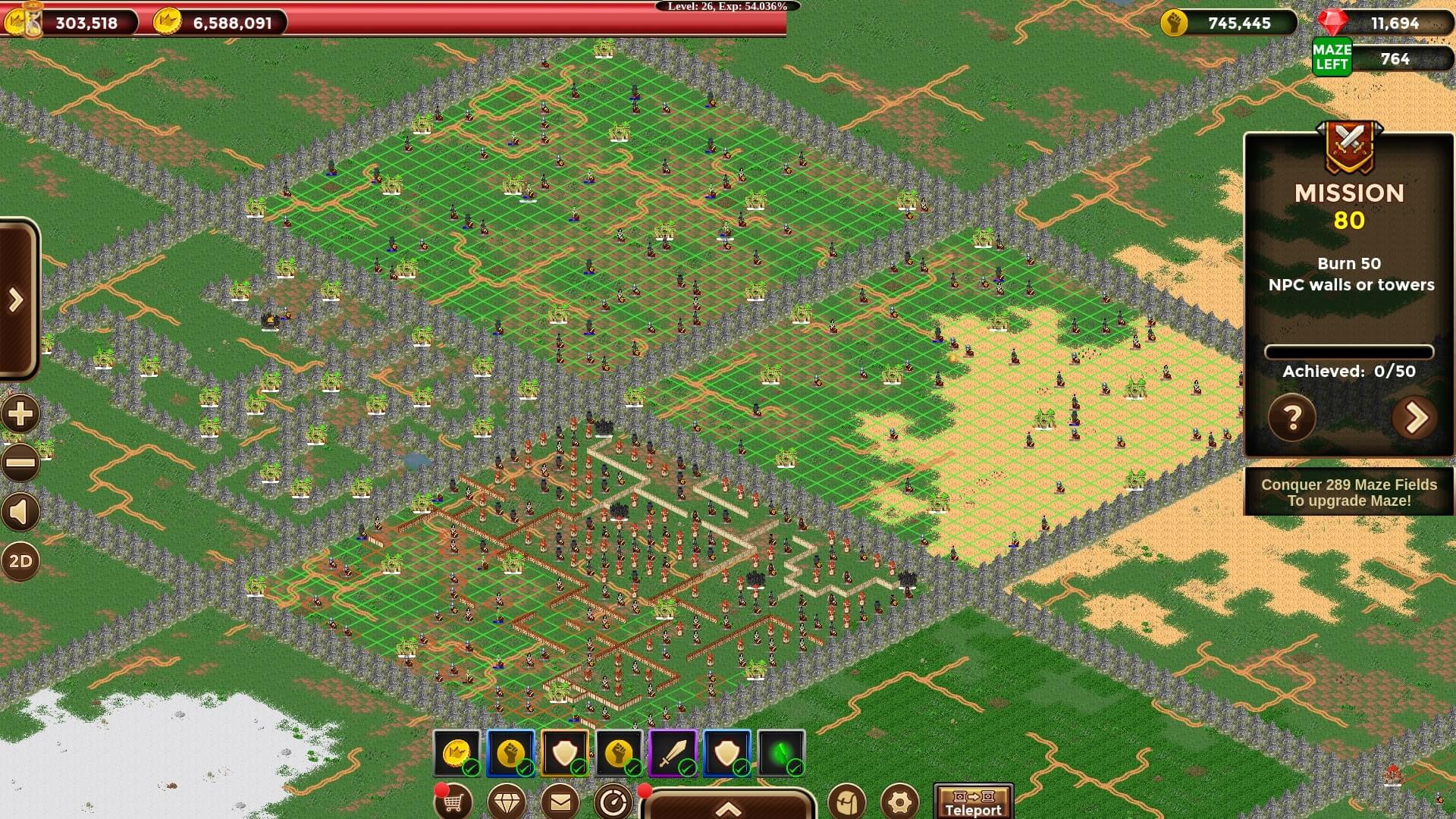Go to next mission arrow
This screenshot has height=819, width=1456.
tap(1415, 417)
